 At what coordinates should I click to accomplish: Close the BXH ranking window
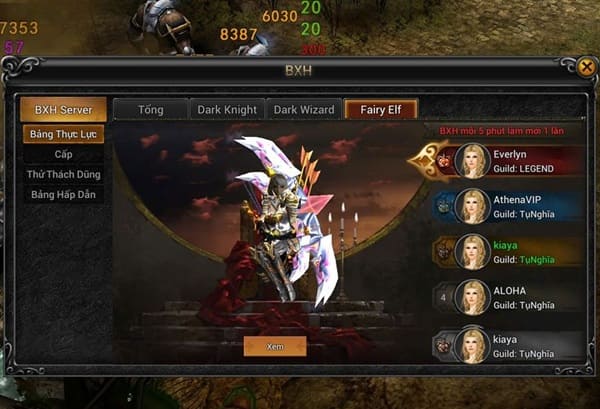[x=586, y=67]
